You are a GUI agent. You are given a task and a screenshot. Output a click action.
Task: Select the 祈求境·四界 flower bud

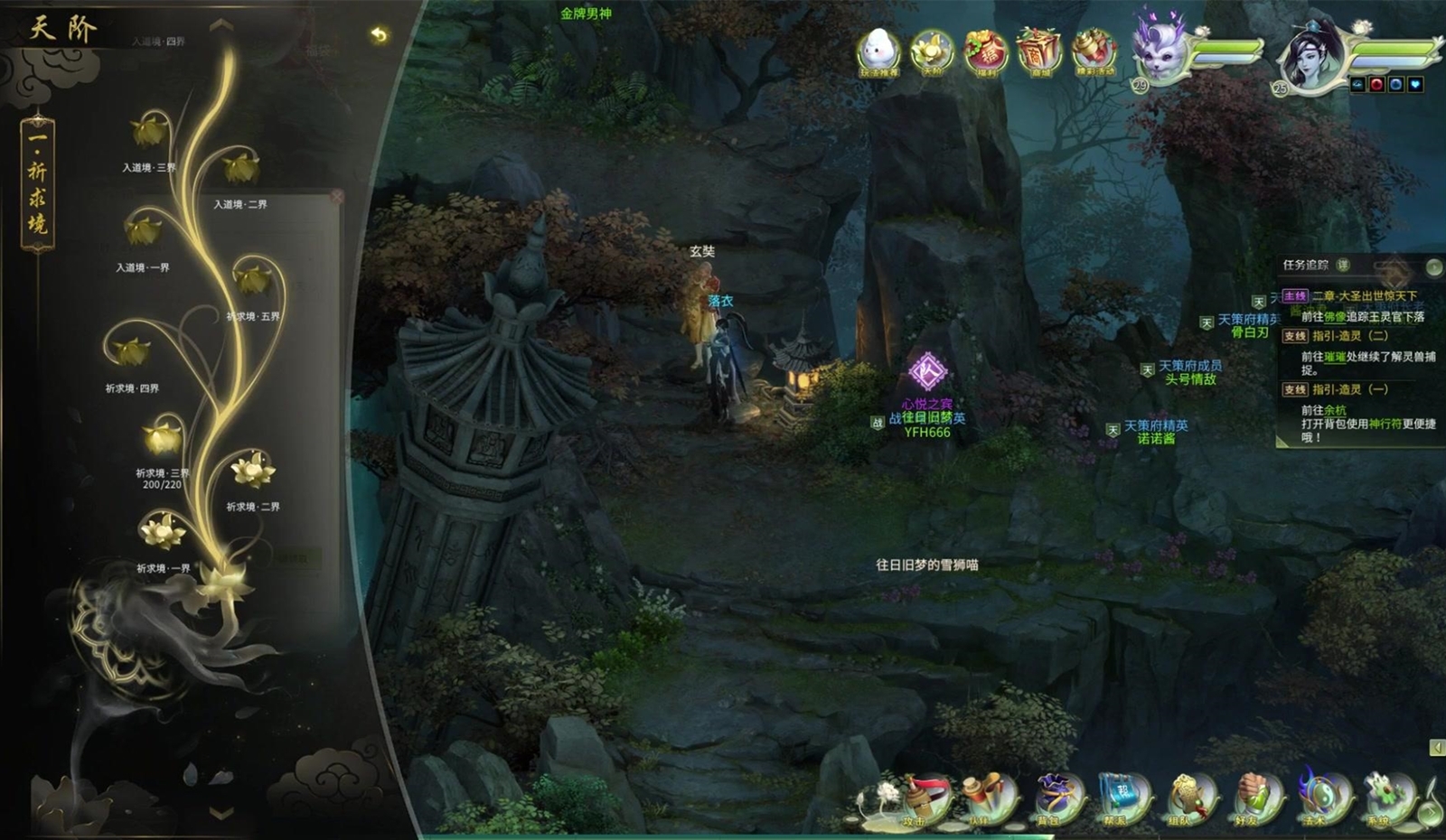[132, 350]
